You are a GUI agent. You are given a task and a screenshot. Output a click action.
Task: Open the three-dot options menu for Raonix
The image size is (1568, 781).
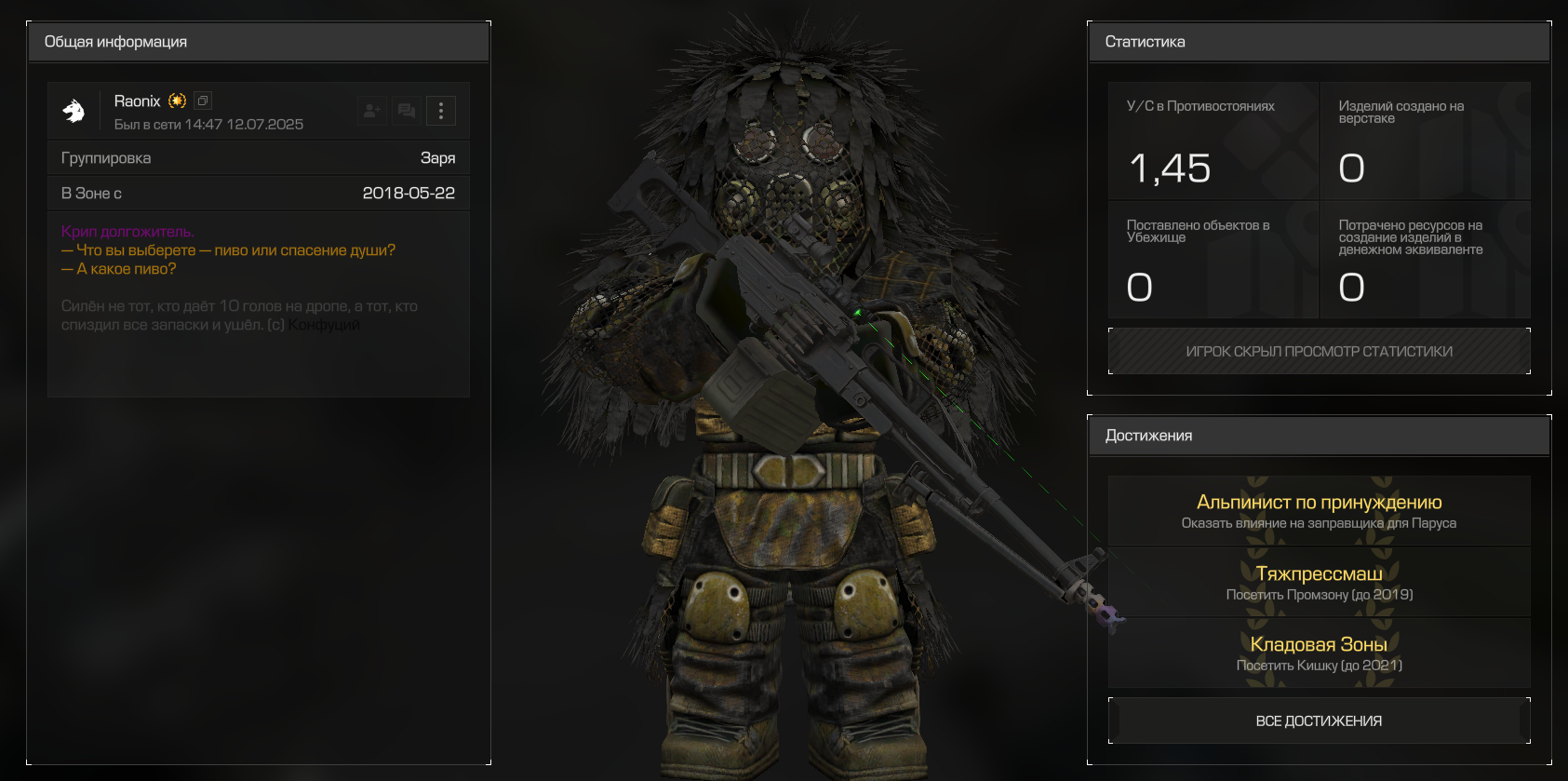point(441,111)
